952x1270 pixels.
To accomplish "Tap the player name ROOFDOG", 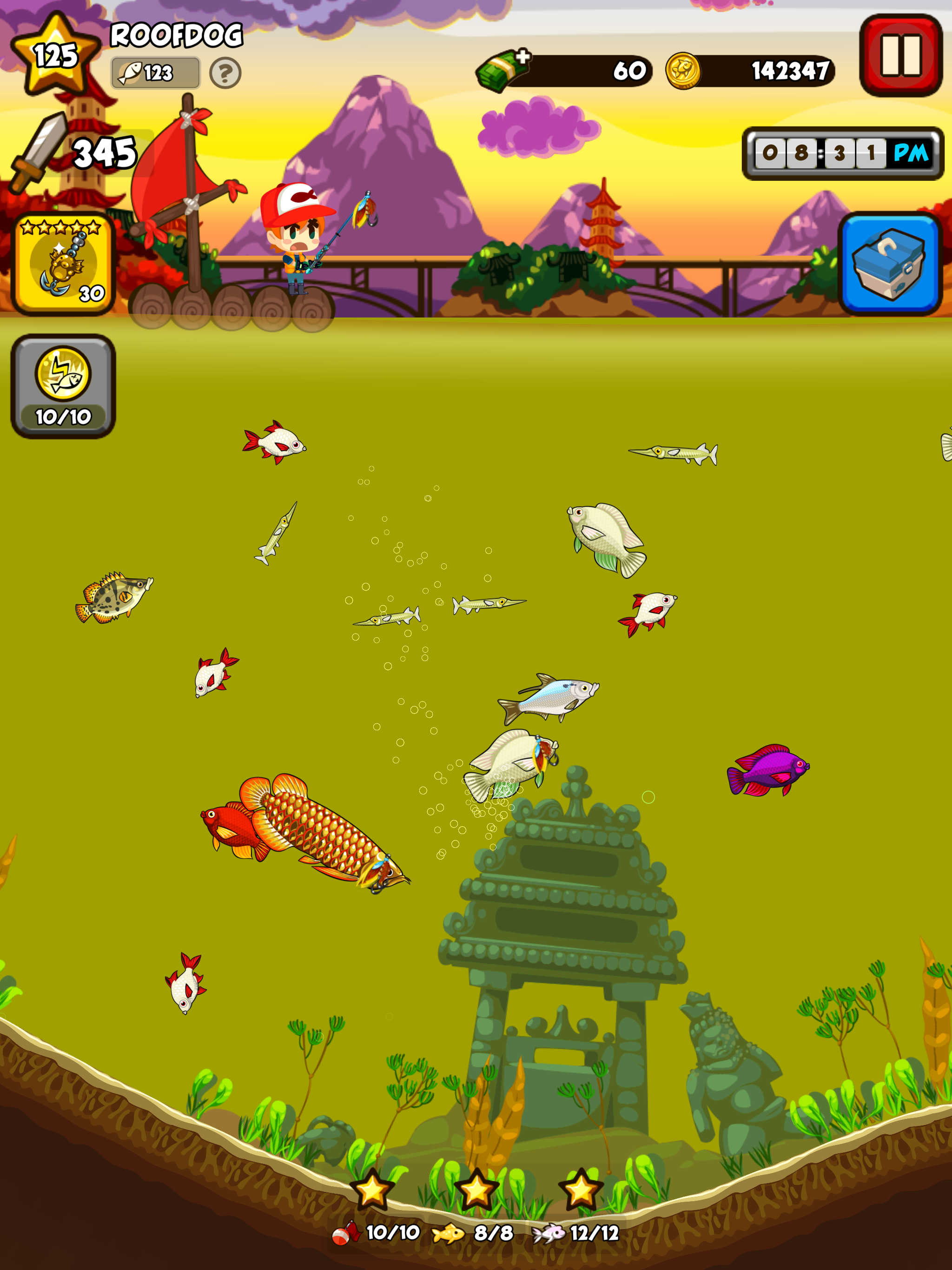I will pos(176,33).
